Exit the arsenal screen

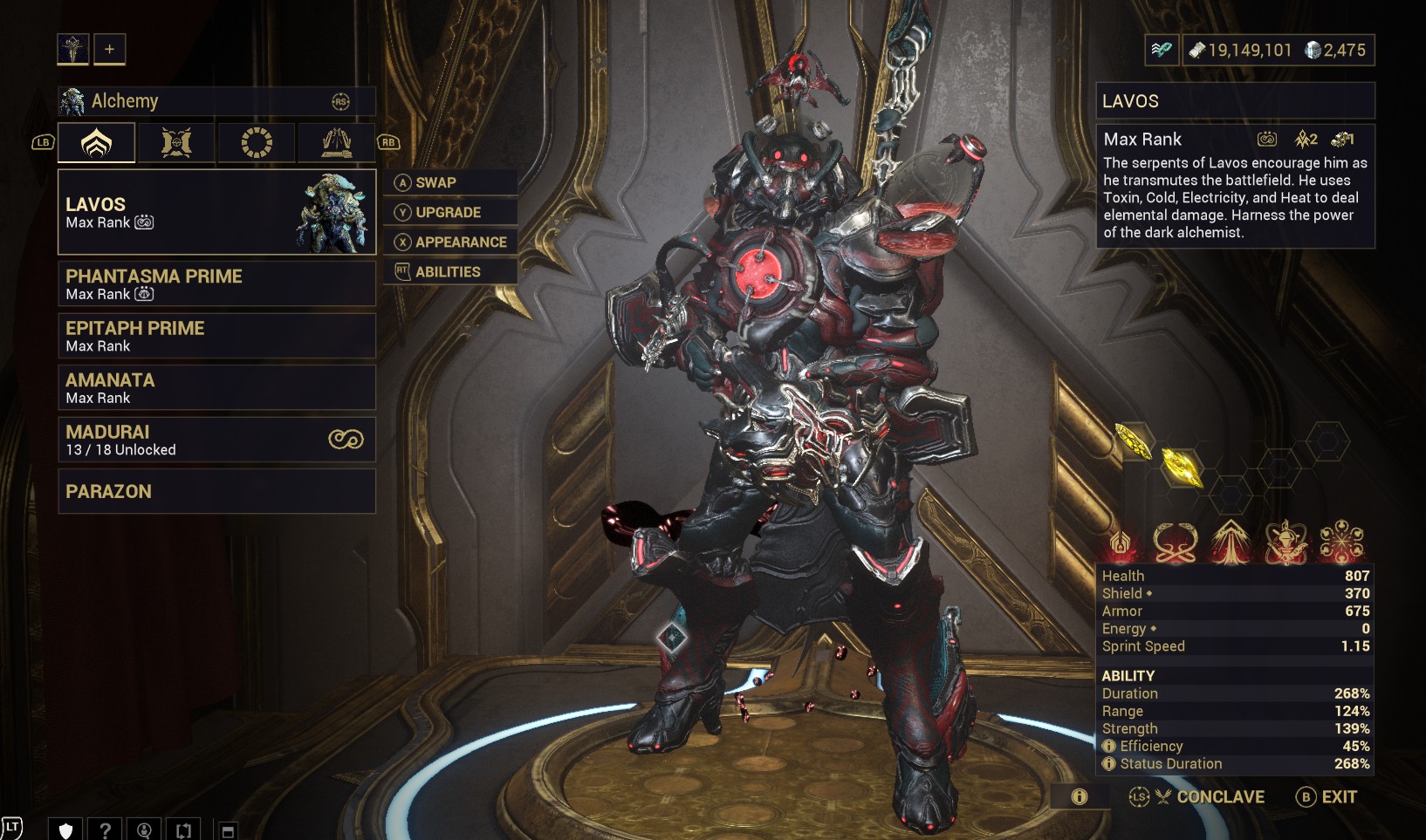click(1327, 796)
